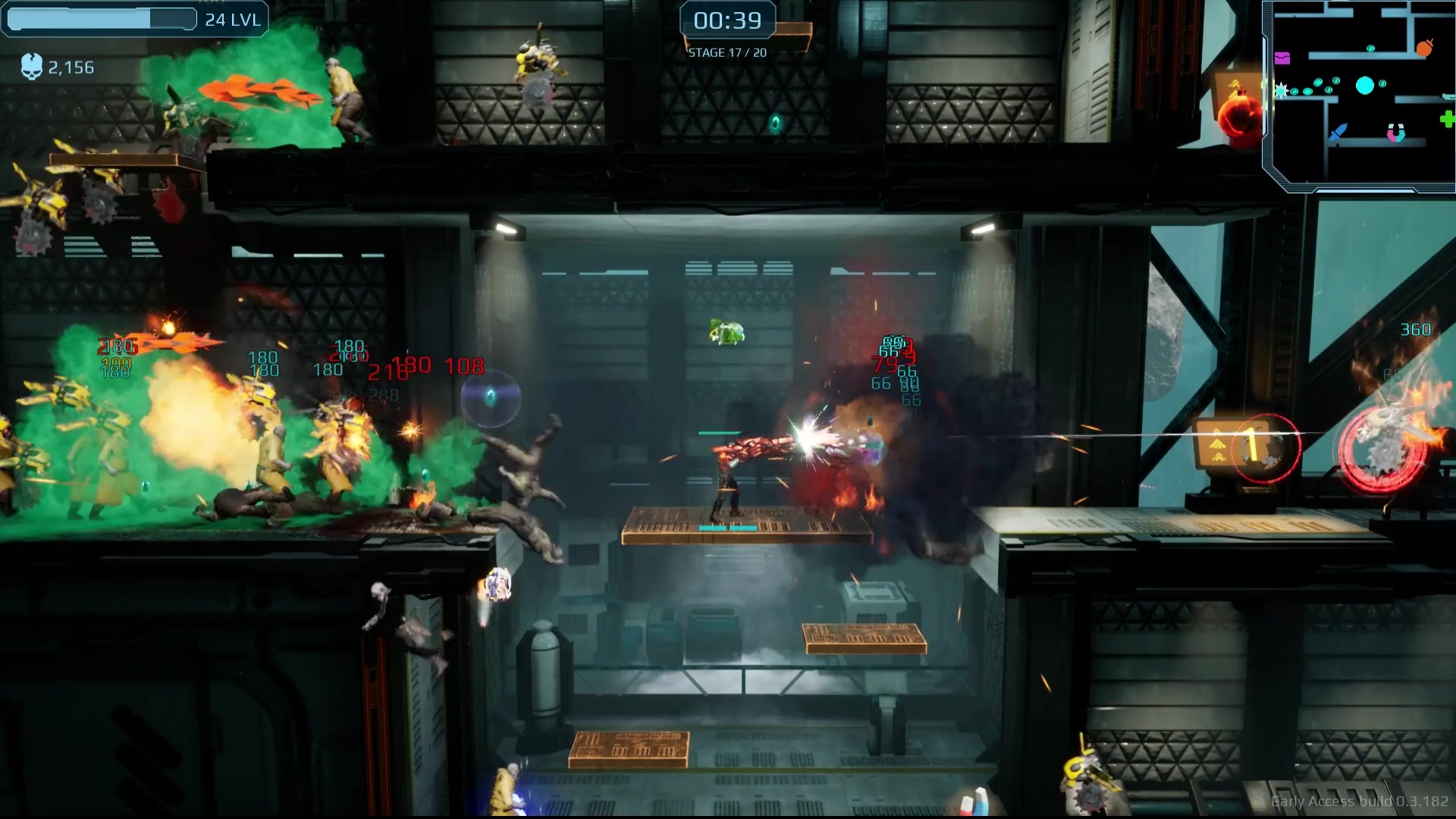Select the green health cross minimap marker
The width and height of the screenshot is (1456, 819).
point(1447,119)
